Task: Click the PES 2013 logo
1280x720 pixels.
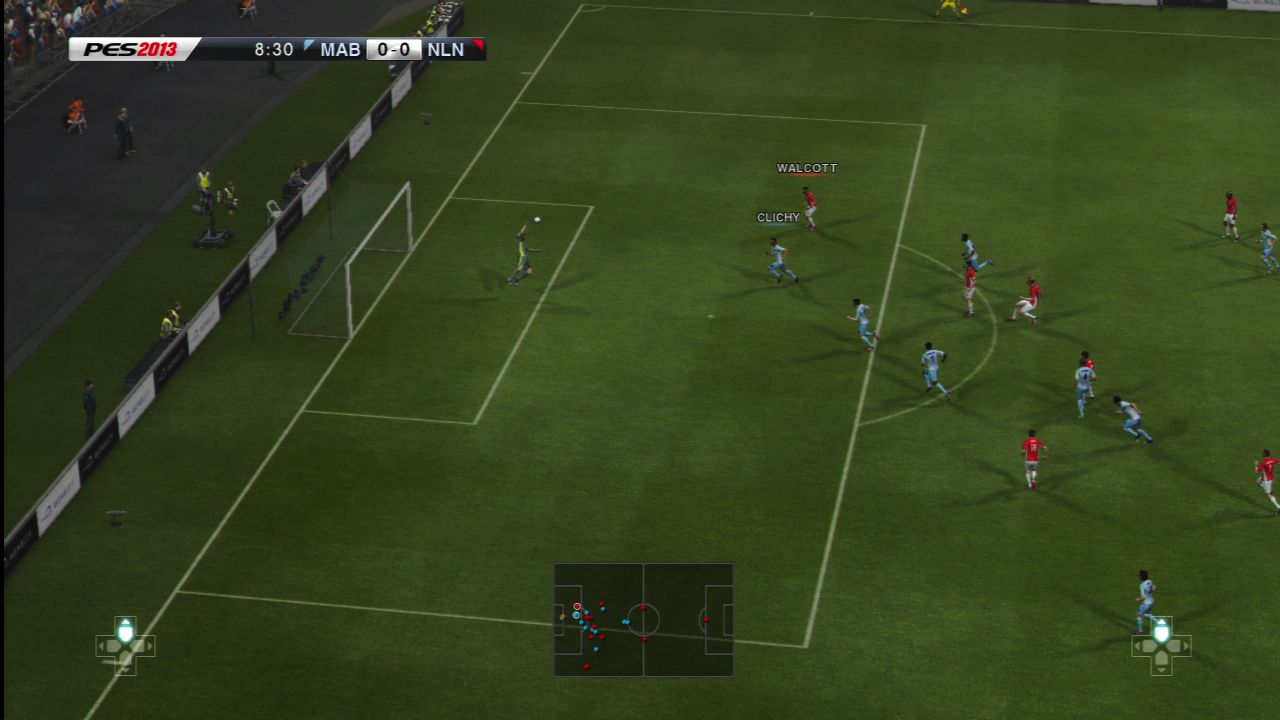Action: pyautogui.click(x=130, y=49)
